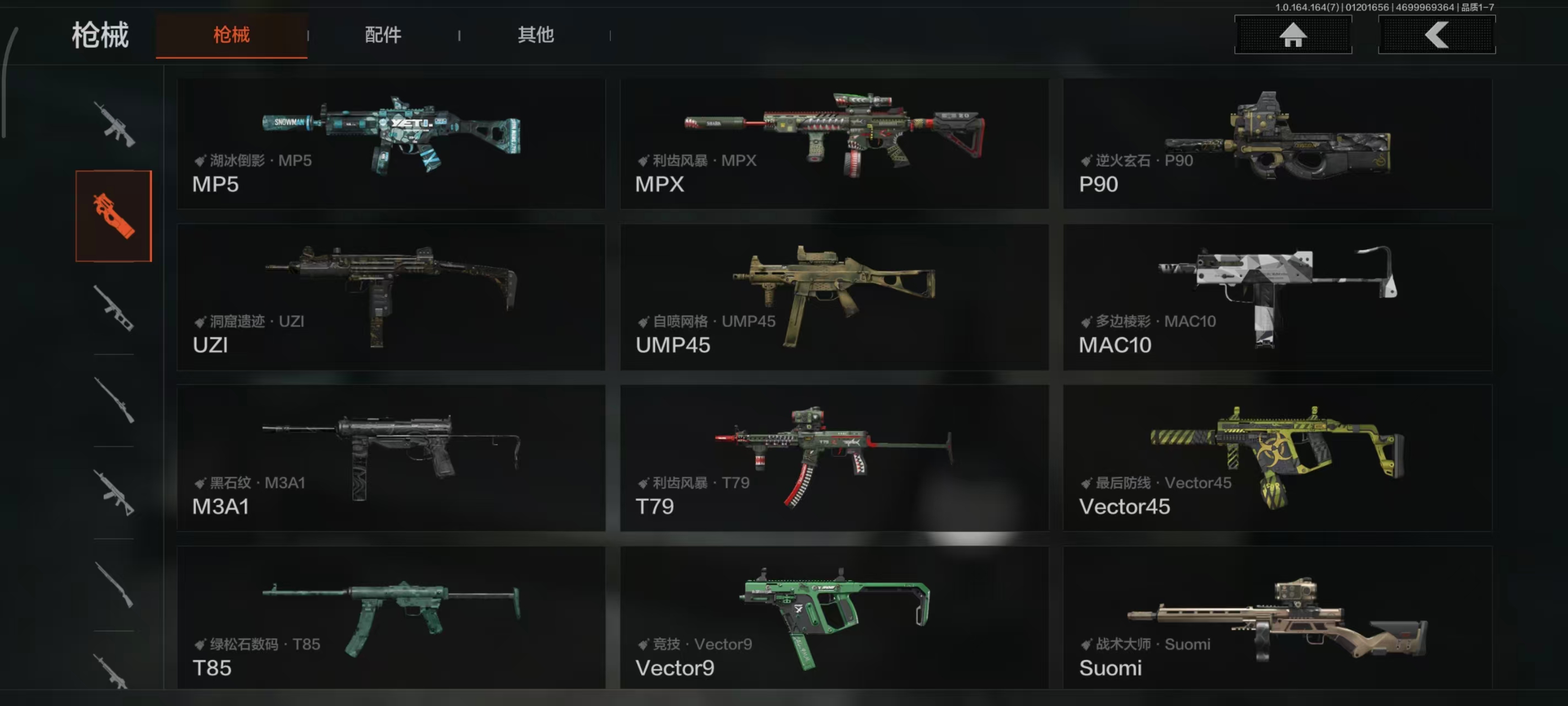Select the UMP45 weapon card
Viewport: 1568px width, 706px height.
(834, 297)
